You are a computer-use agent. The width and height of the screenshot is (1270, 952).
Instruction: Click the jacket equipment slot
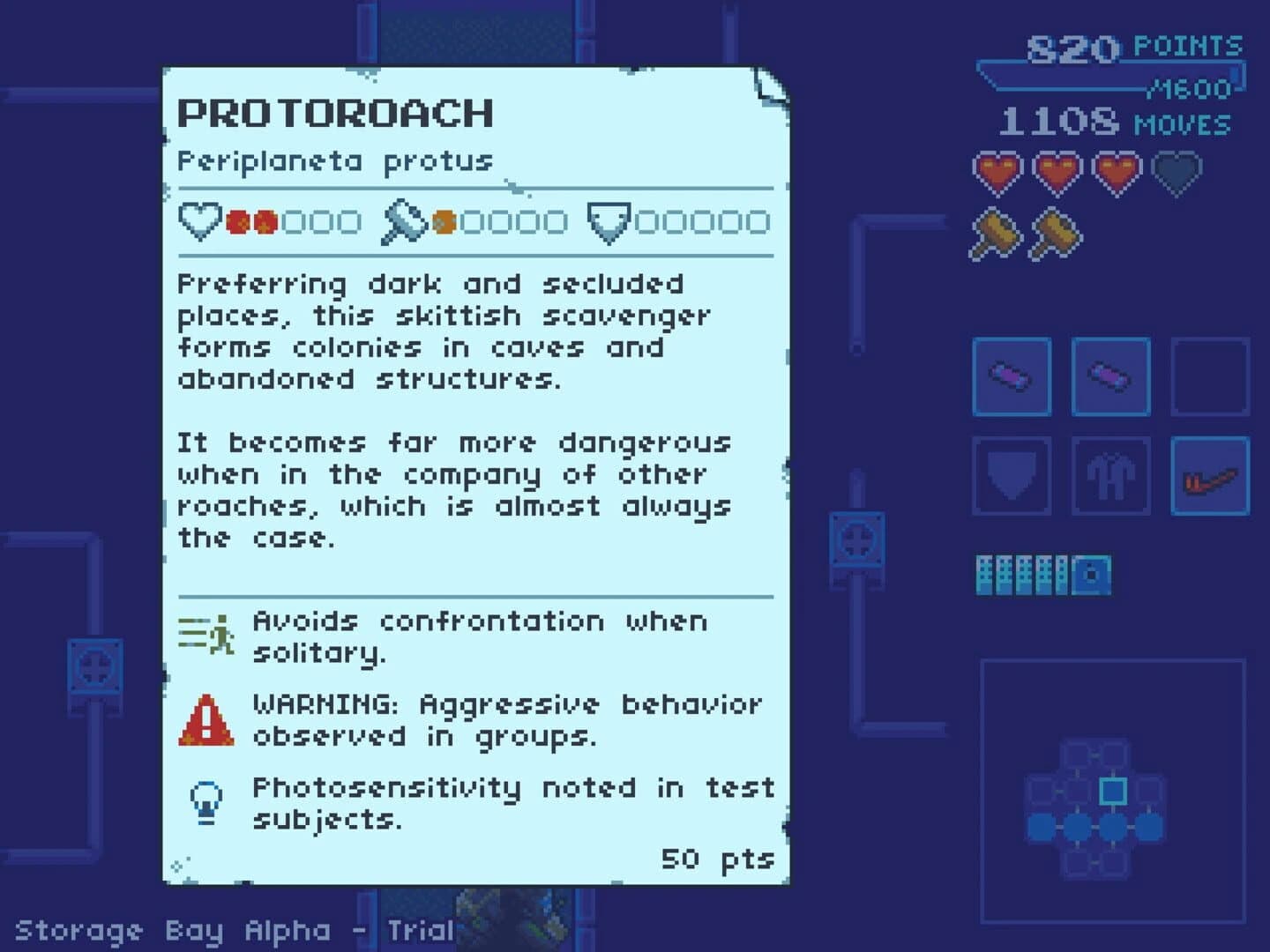(1110, 477)
